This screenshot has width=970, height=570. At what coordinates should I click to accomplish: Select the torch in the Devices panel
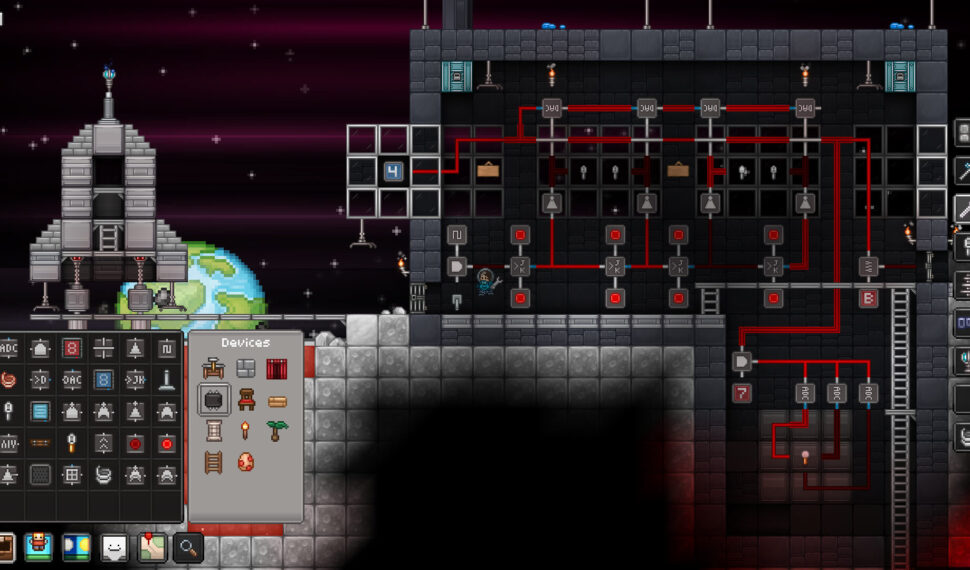tap(246, 431)
